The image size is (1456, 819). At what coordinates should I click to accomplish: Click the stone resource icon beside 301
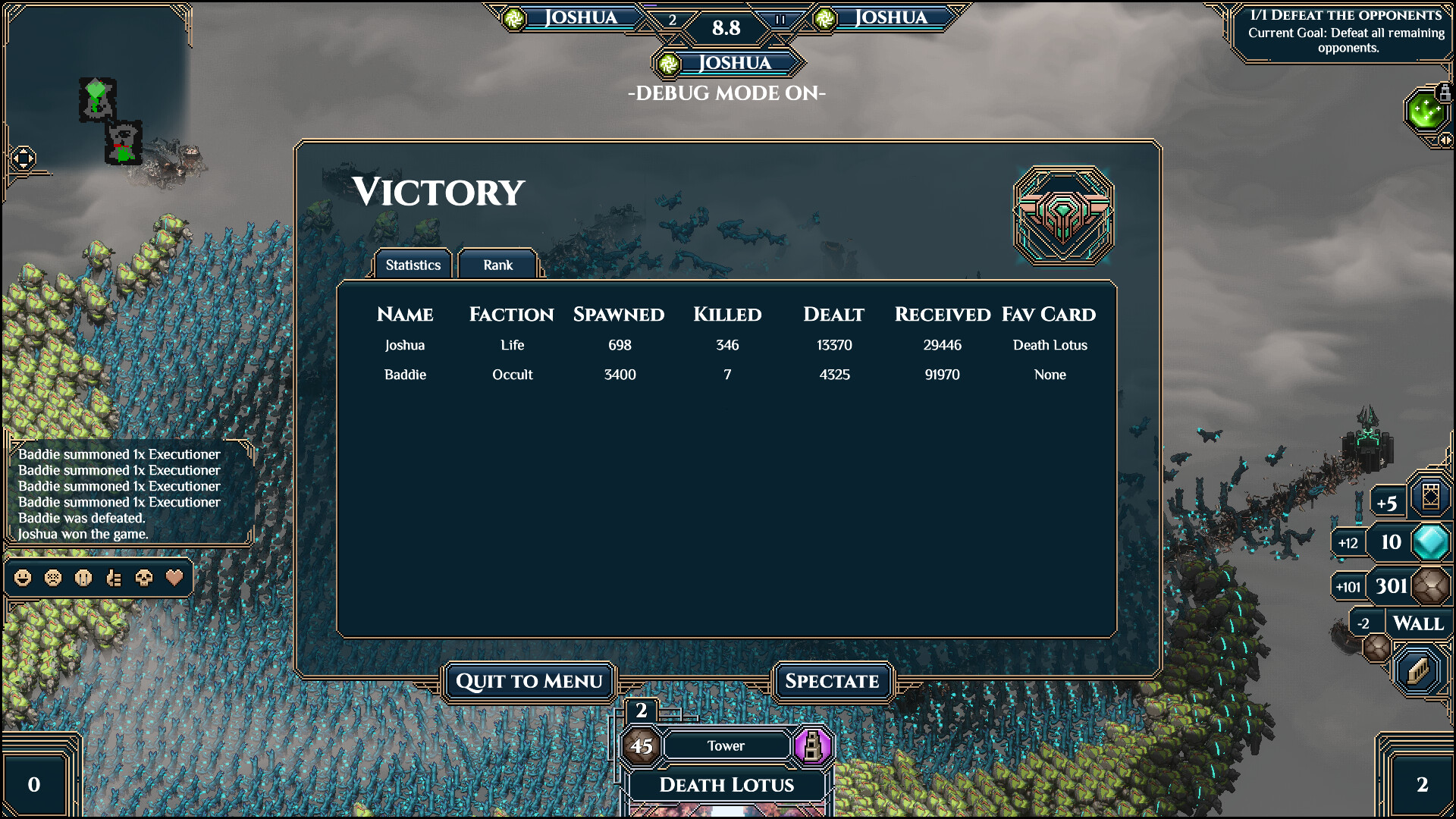[x=1429, y=585]
